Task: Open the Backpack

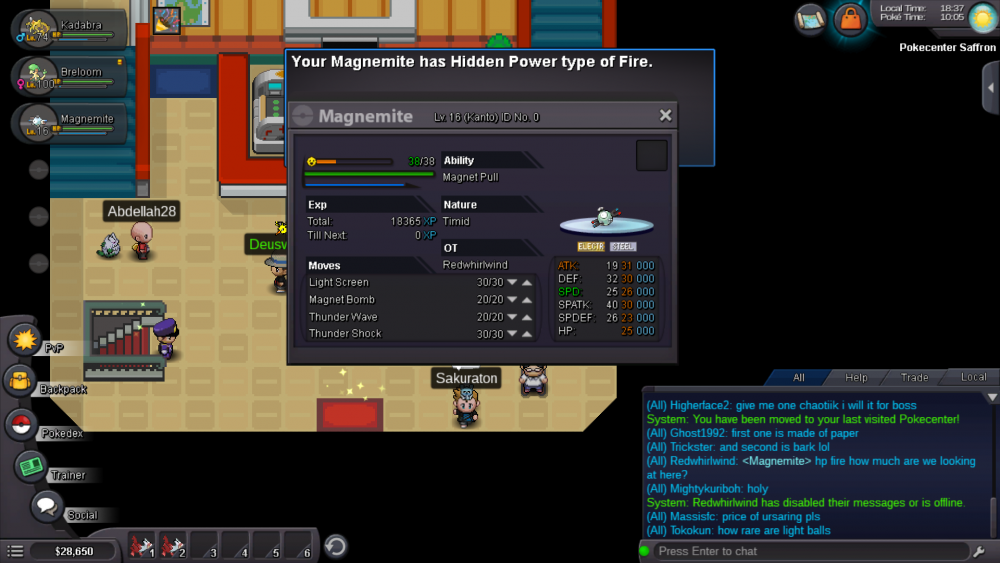Action: 21,381
